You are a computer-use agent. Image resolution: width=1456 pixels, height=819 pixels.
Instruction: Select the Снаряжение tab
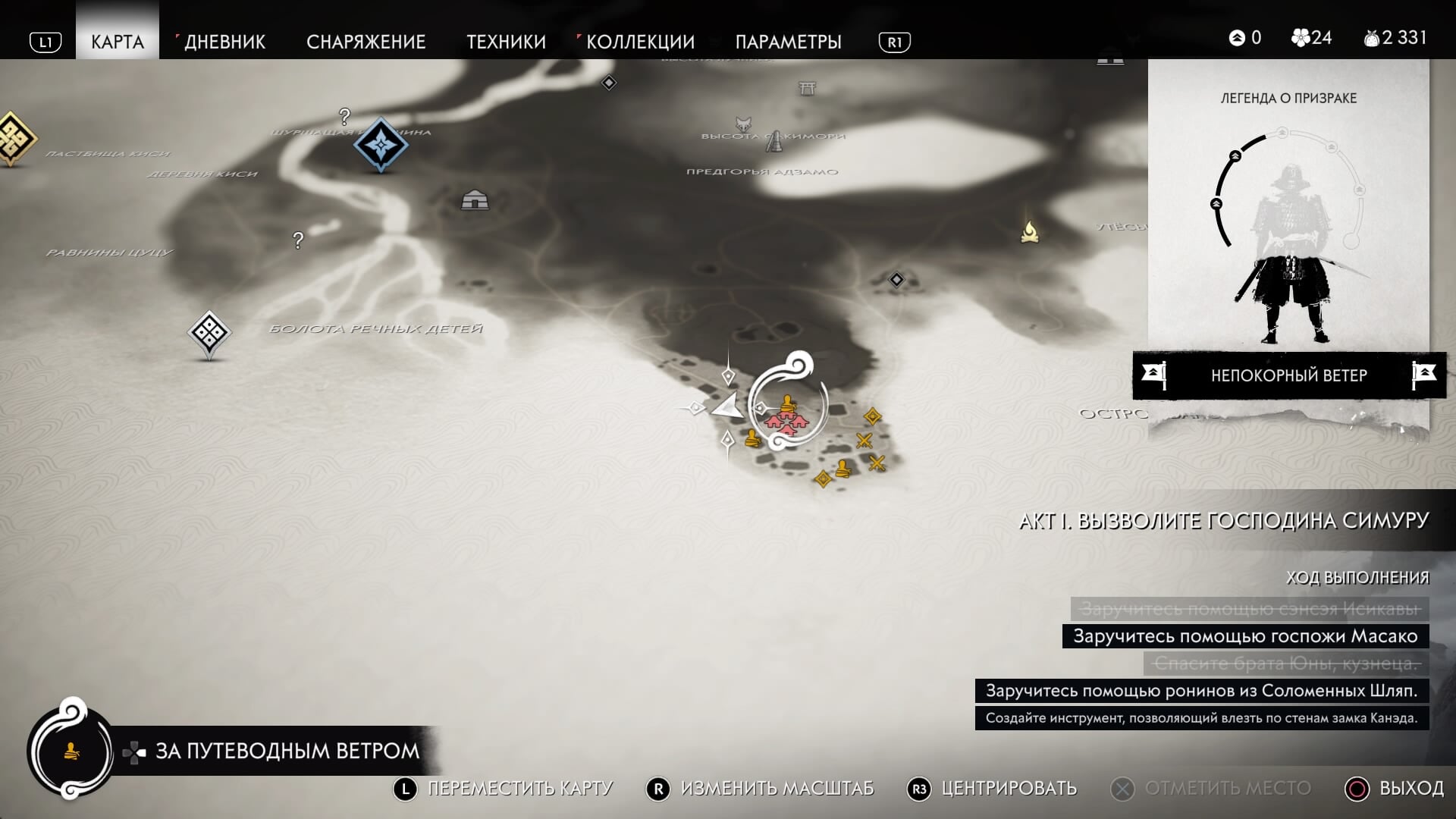pos(366,42)
